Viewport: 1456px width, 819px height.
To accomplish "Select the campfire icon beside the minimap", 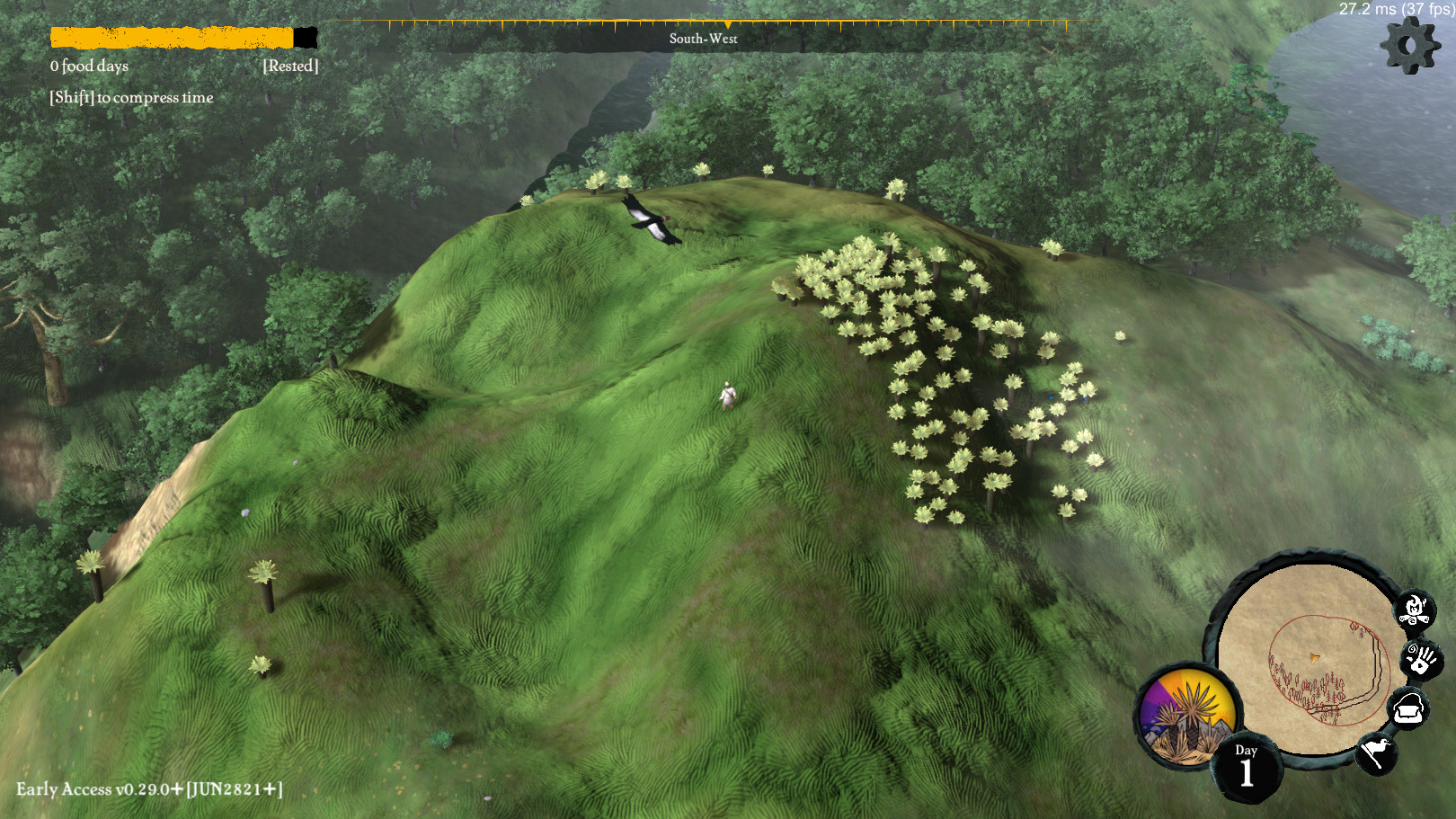I will click(1415, 610).
